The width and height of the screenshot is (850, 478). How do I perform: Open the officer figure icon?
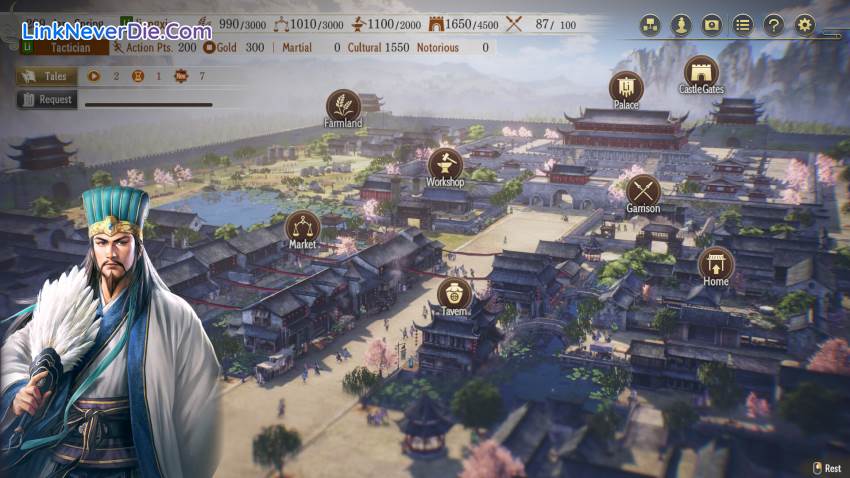tap(681, 24)
